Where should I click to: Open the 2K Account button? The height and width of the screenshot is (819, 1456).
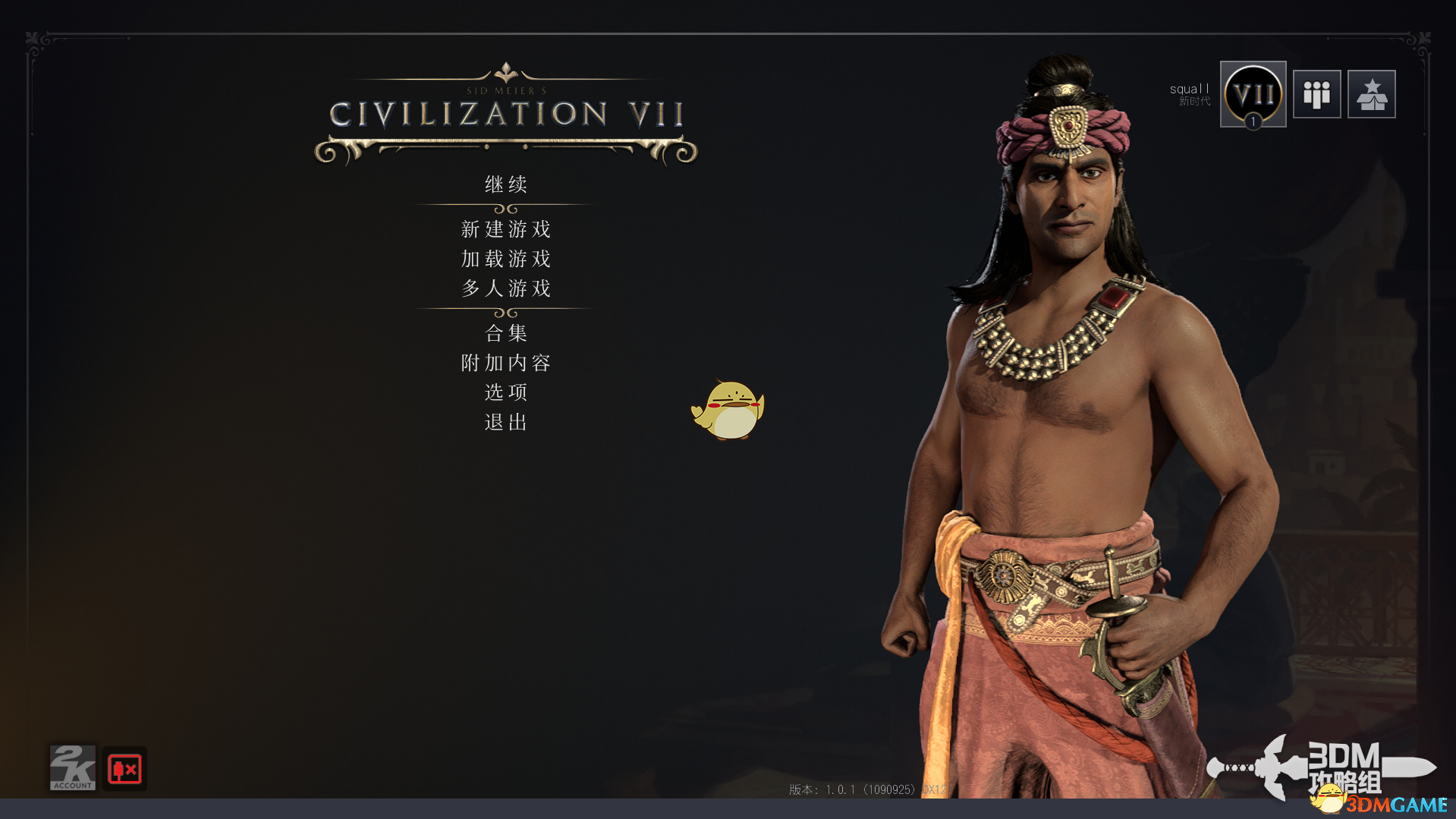(73, 768)
